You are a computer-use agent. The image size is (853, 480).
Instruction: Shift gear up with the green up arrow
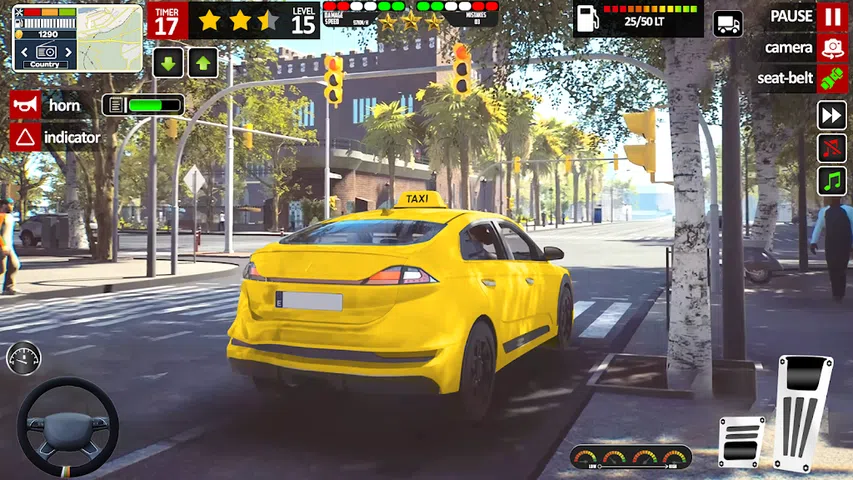click(x=203, y=63)
